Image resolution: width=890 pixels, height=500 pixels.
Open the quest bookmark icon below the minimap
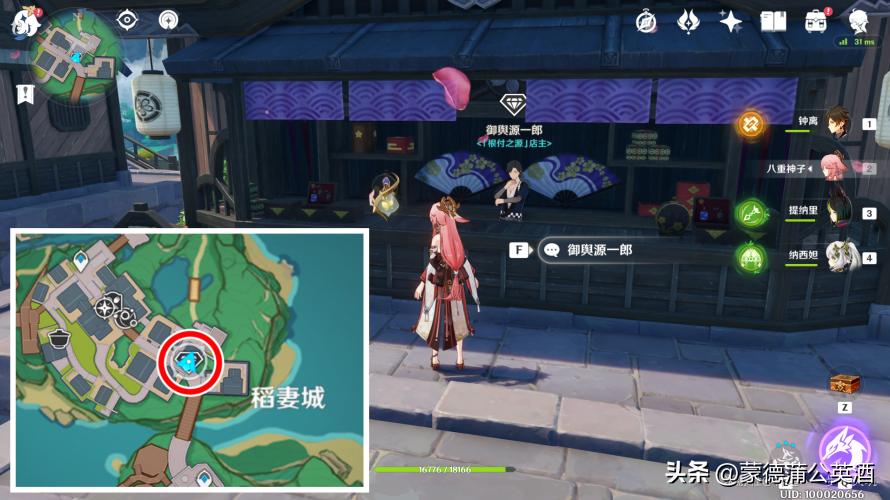[x=24, y=94]
